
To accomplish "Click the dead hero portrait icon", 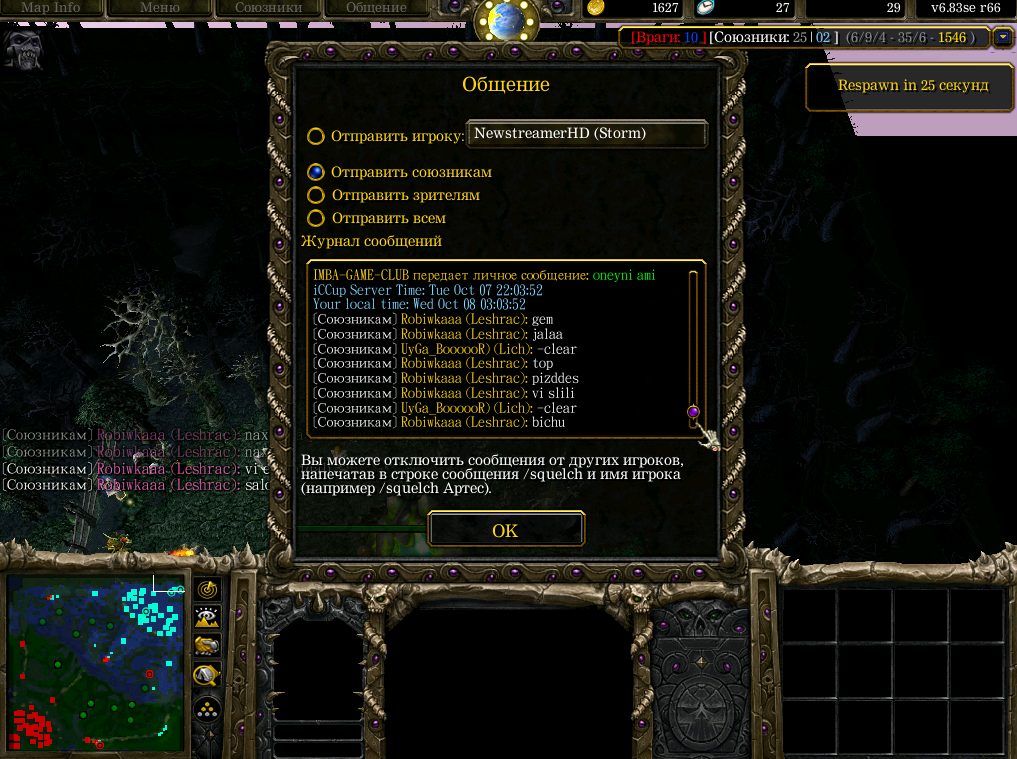I will point(22,46).
